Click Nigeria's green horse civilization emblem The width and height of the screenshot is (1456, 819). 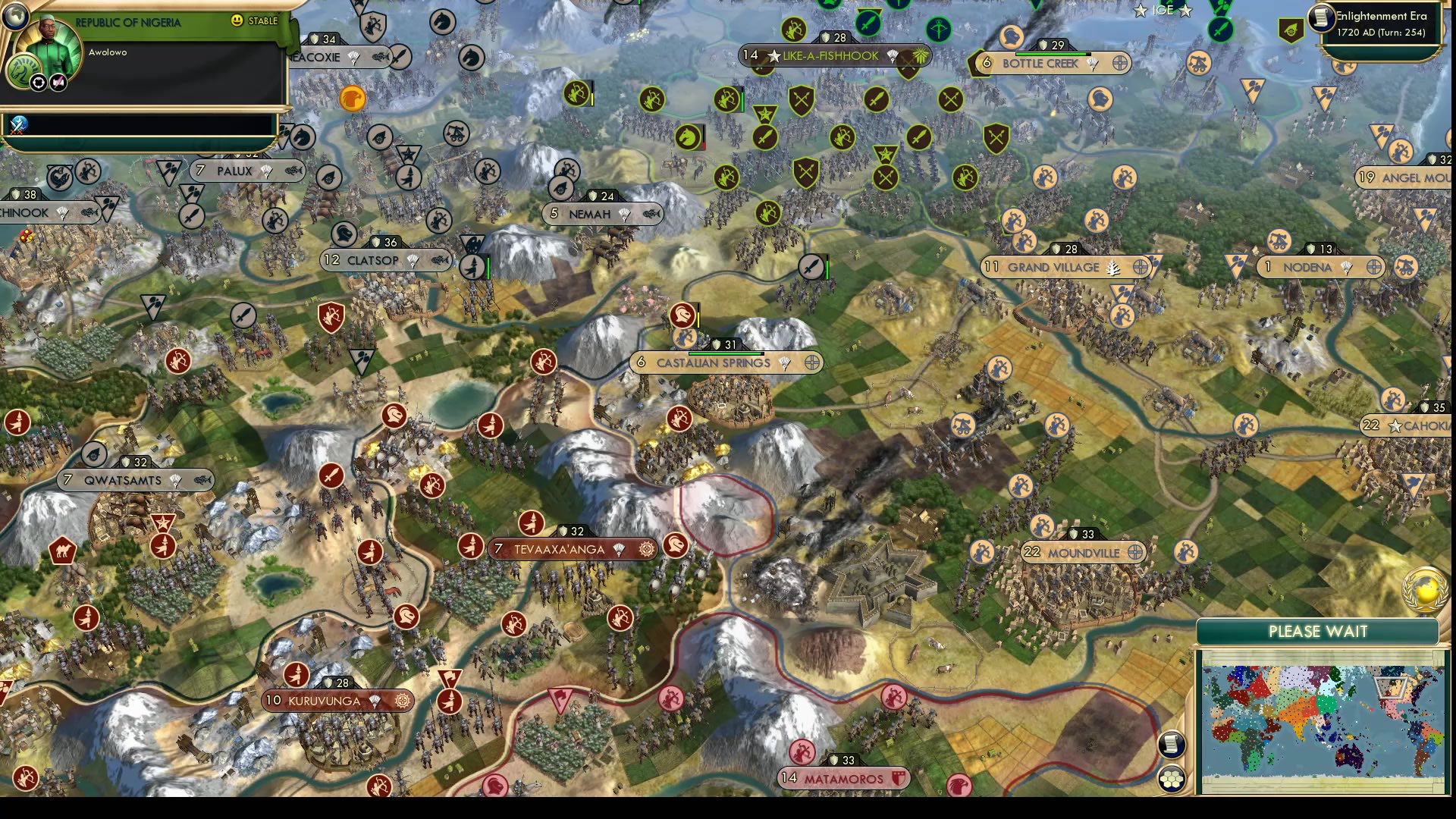(x=24, y=72)
